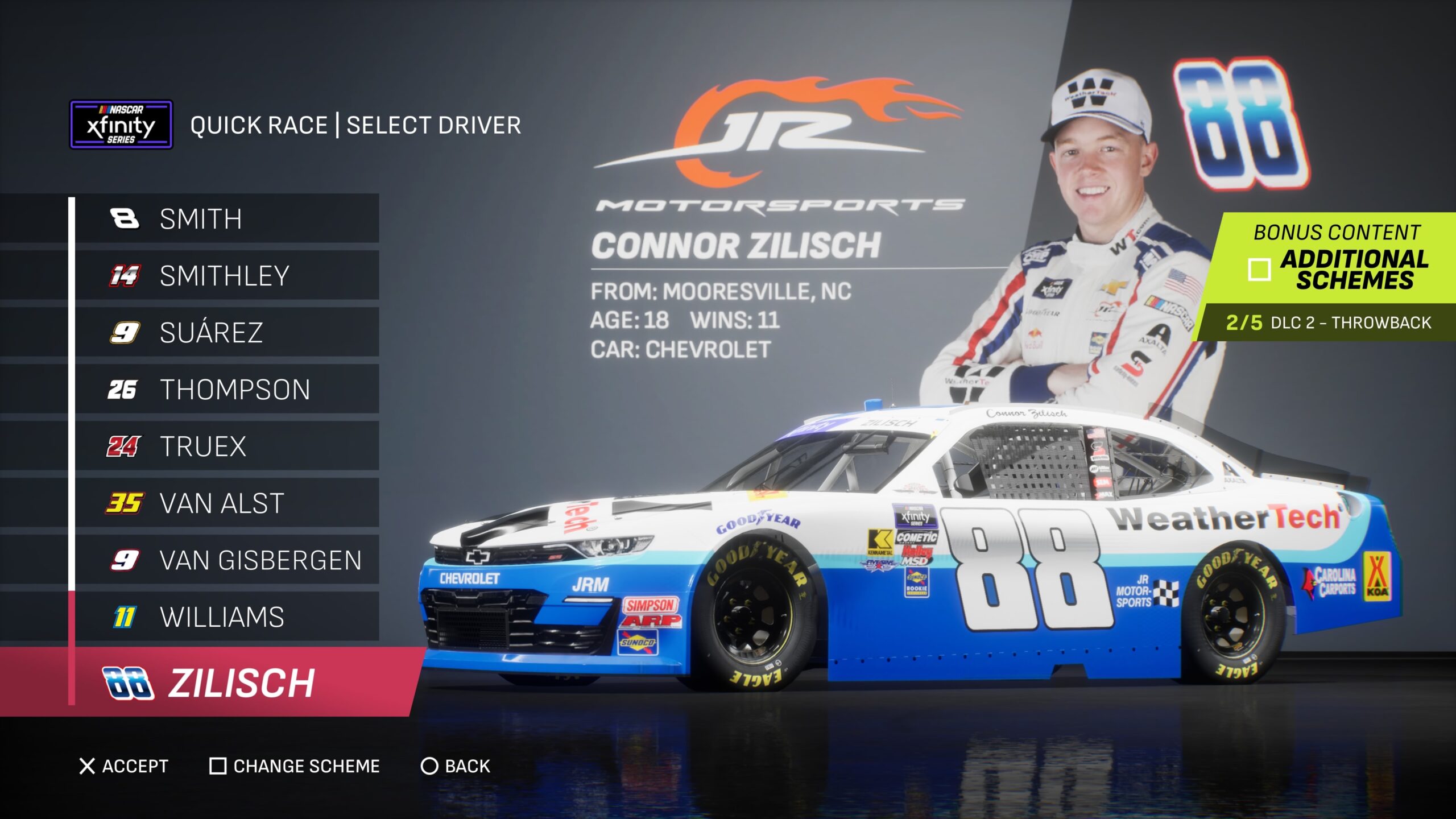The height and width of the screenshot is (819, 1456).
Task: Select Van Alst from the list
Action: pyautogui.click(x=227, y=503)
